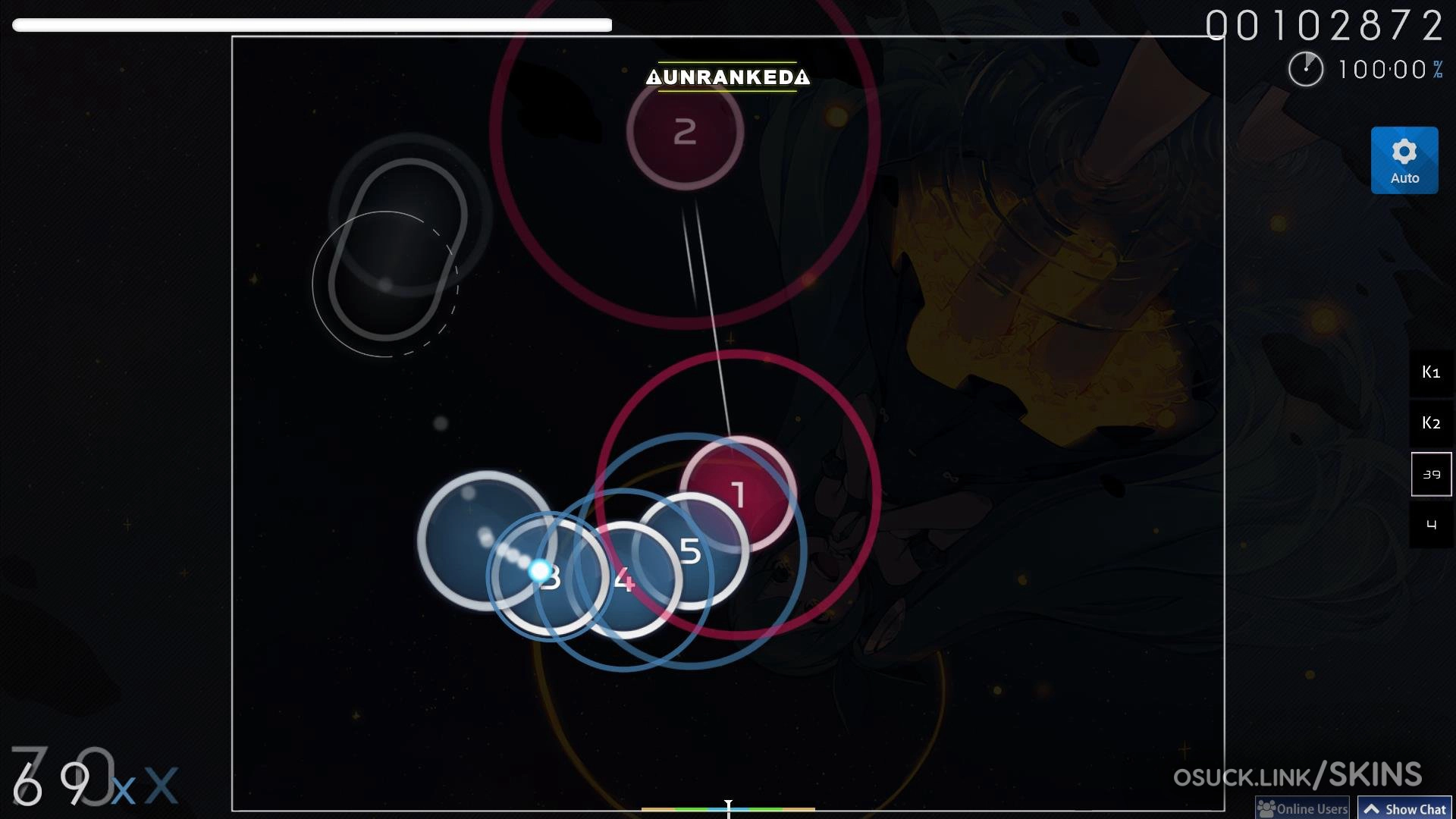
Task: Tap the blue hit circle numbered 5
Action: (x=690, y=551)
